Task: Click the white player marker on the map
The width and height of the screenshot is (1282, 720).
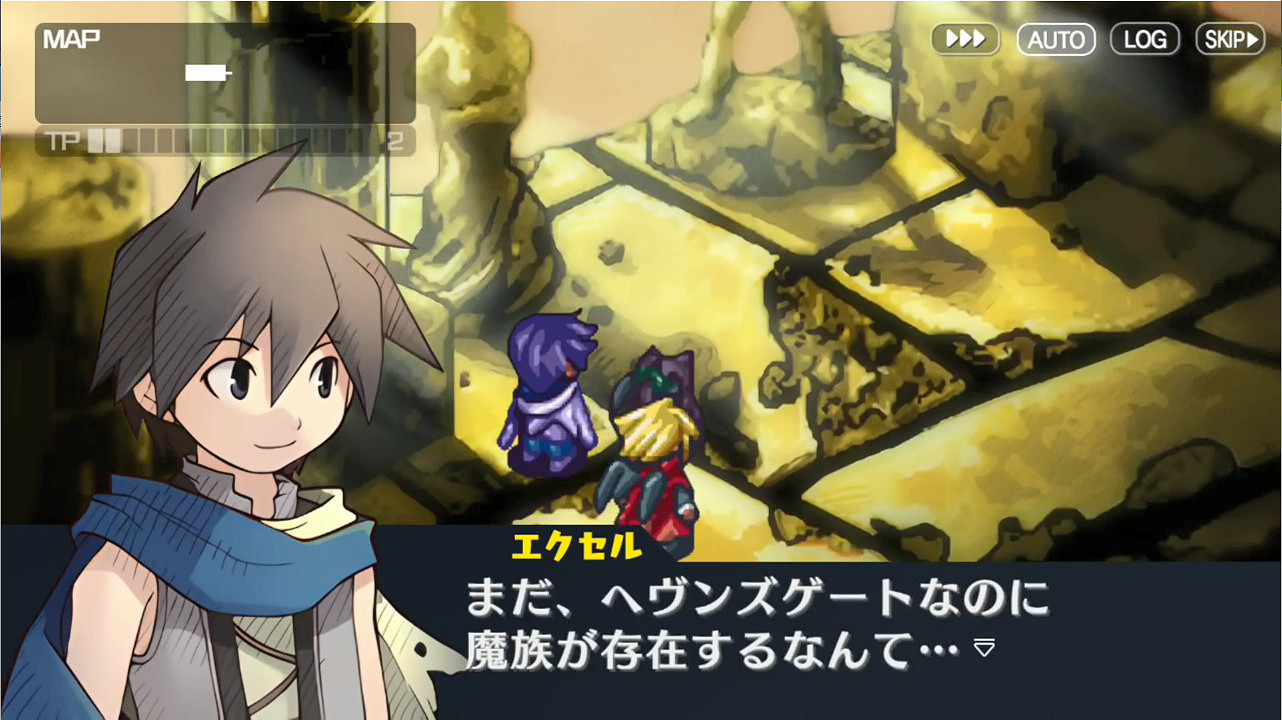Action: 203,72
